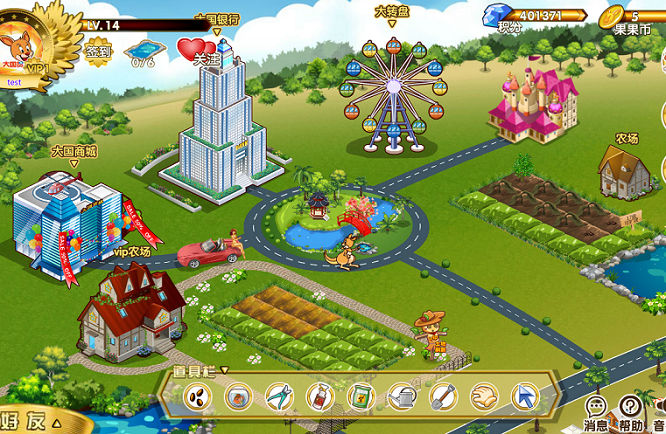Switch to the arrow cursor tool

pos(524,398)
